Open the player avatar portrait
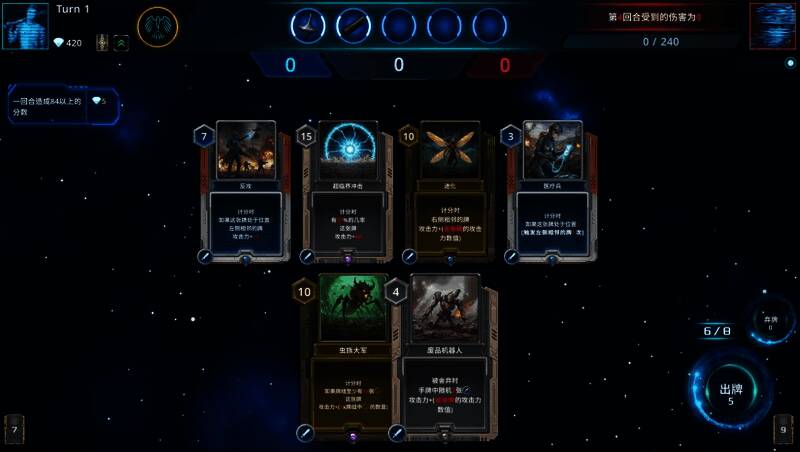Viewport: 800px width, 452px height. (x=26, y=26)
